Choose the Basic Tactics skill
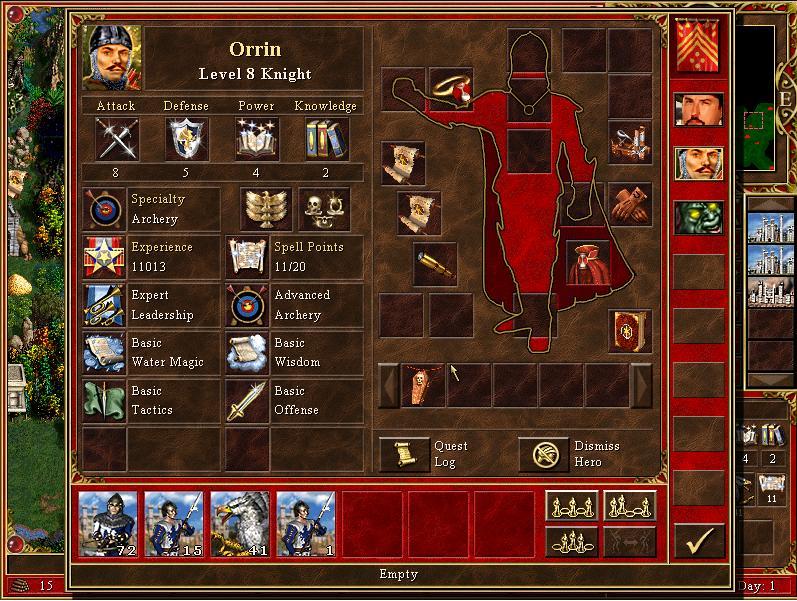The height and width of the screenshot is (601, 797). (x=104, y=401)
